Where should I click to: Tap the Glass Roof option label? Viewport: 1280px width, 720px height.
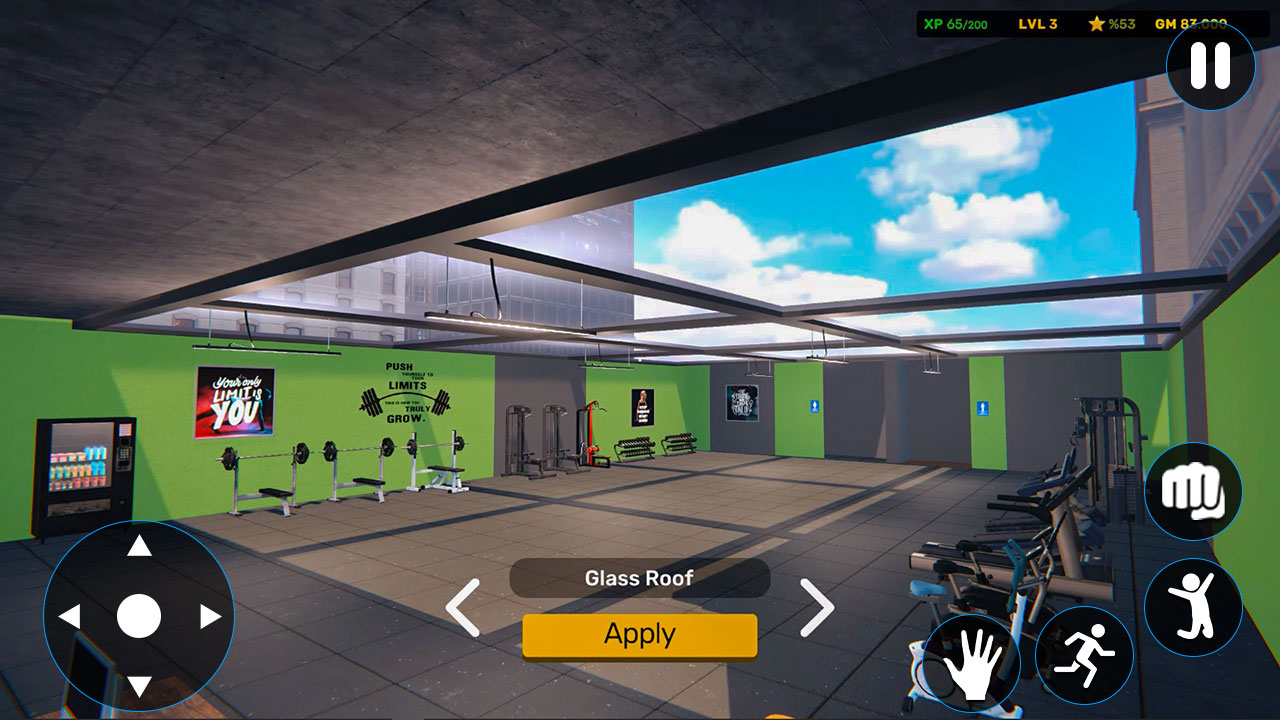[x=640, y=578]
